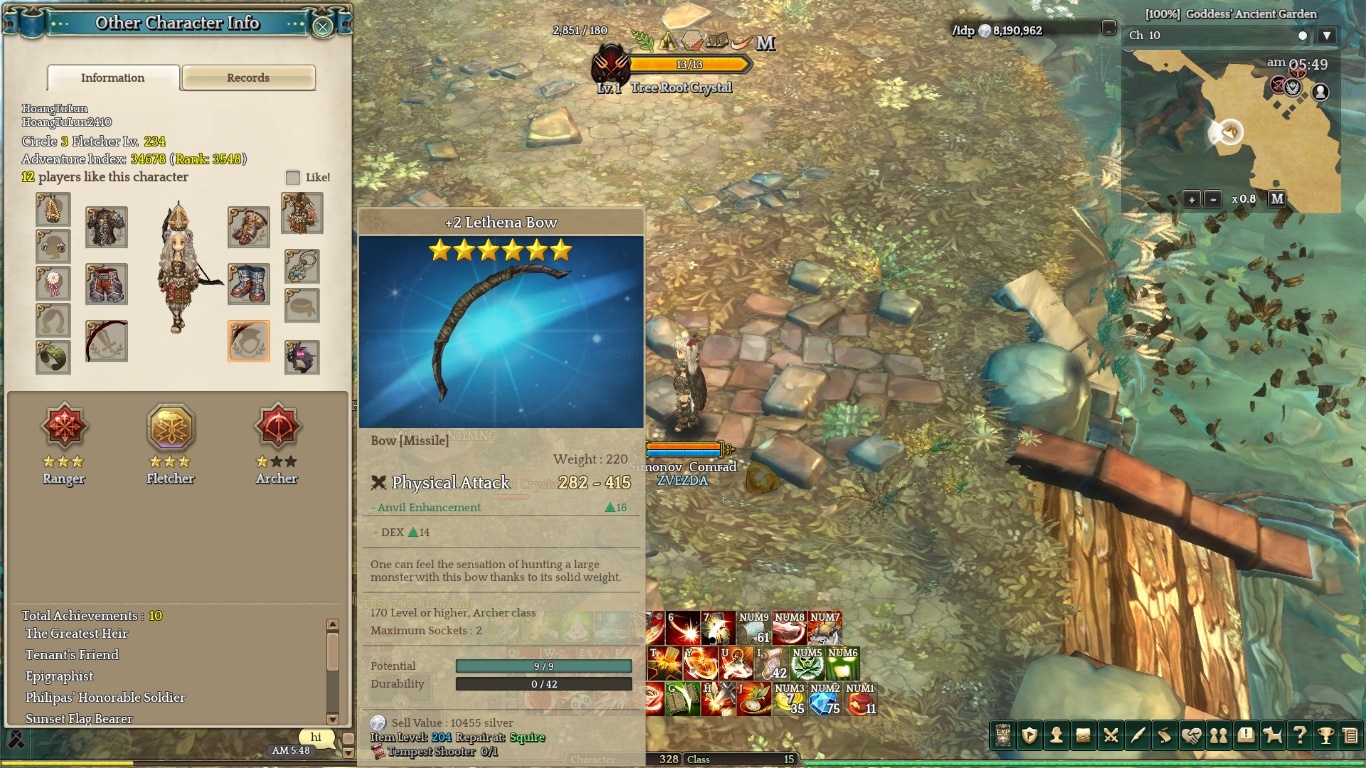This screenshot has width=1366, height=768.
Task: Select the Ranger class emblem
Action: point(64,429)
